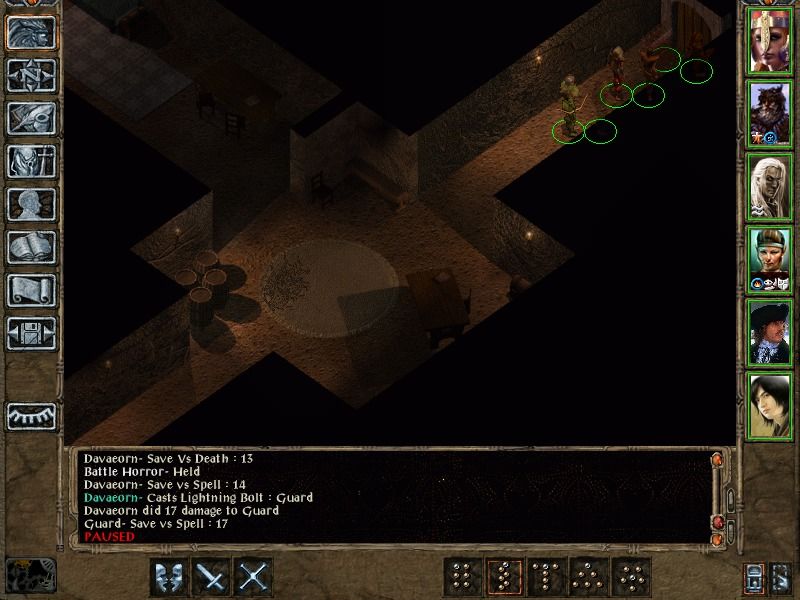Choose the single sword attack action
This screenshot has height=600, width=800.
tap(212, 577)
